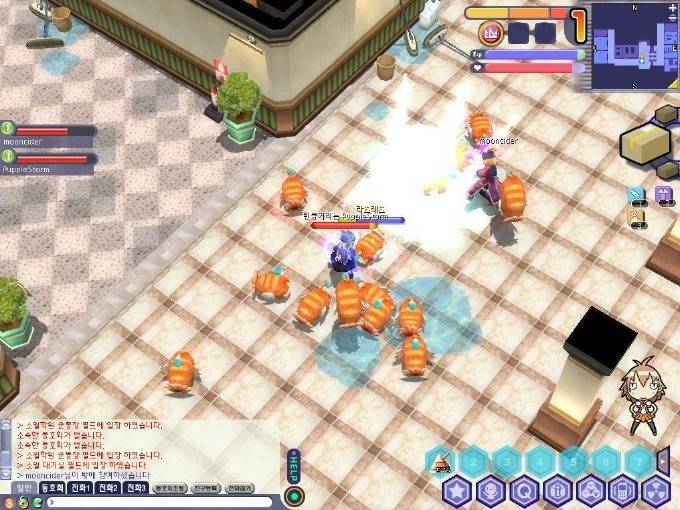Activate the first hotbar slot item
The image size is (680, 510).
[x=441, y=462]
